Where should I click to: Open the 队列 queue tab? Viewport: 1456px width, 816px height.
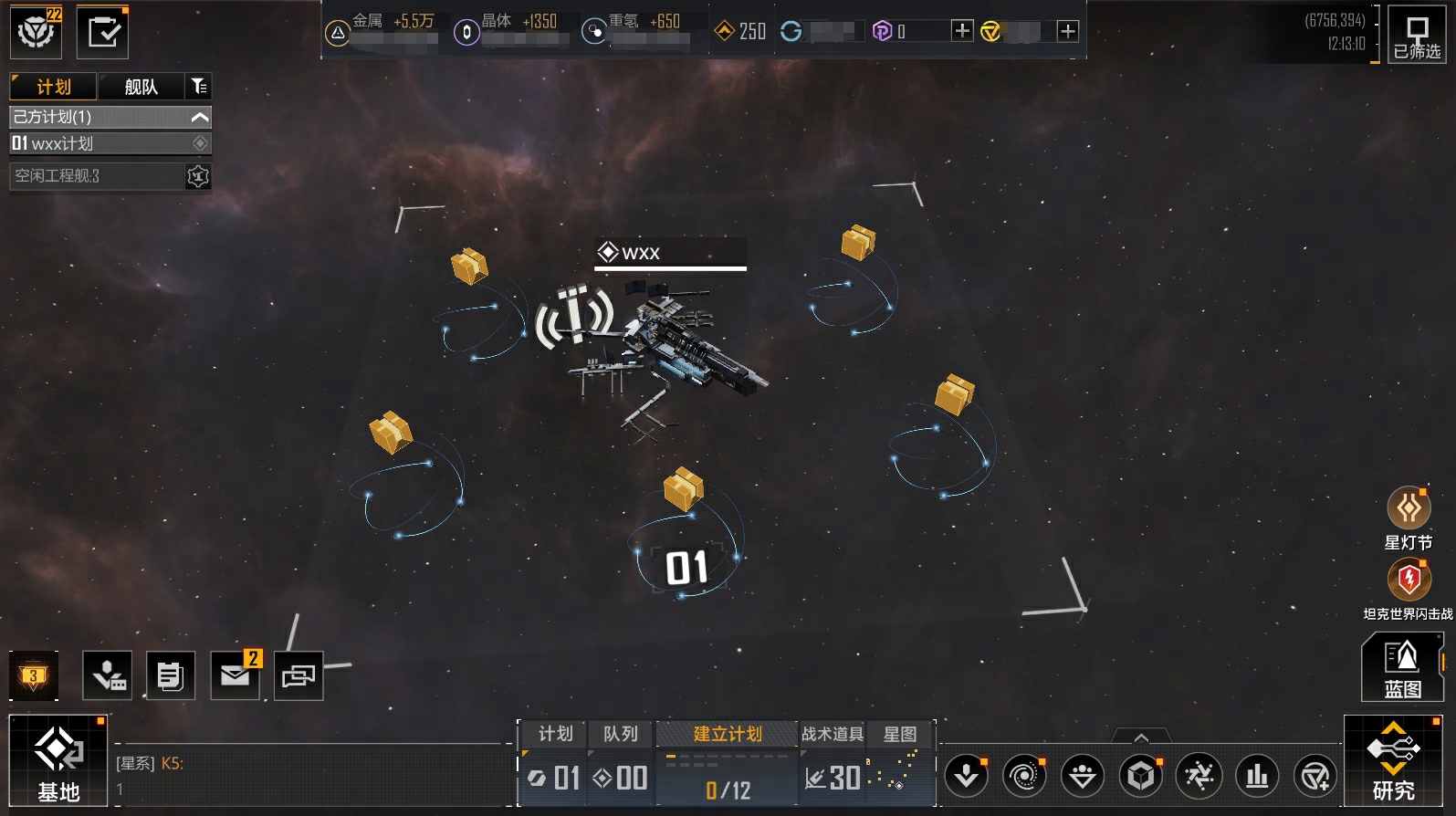point(620,734)
